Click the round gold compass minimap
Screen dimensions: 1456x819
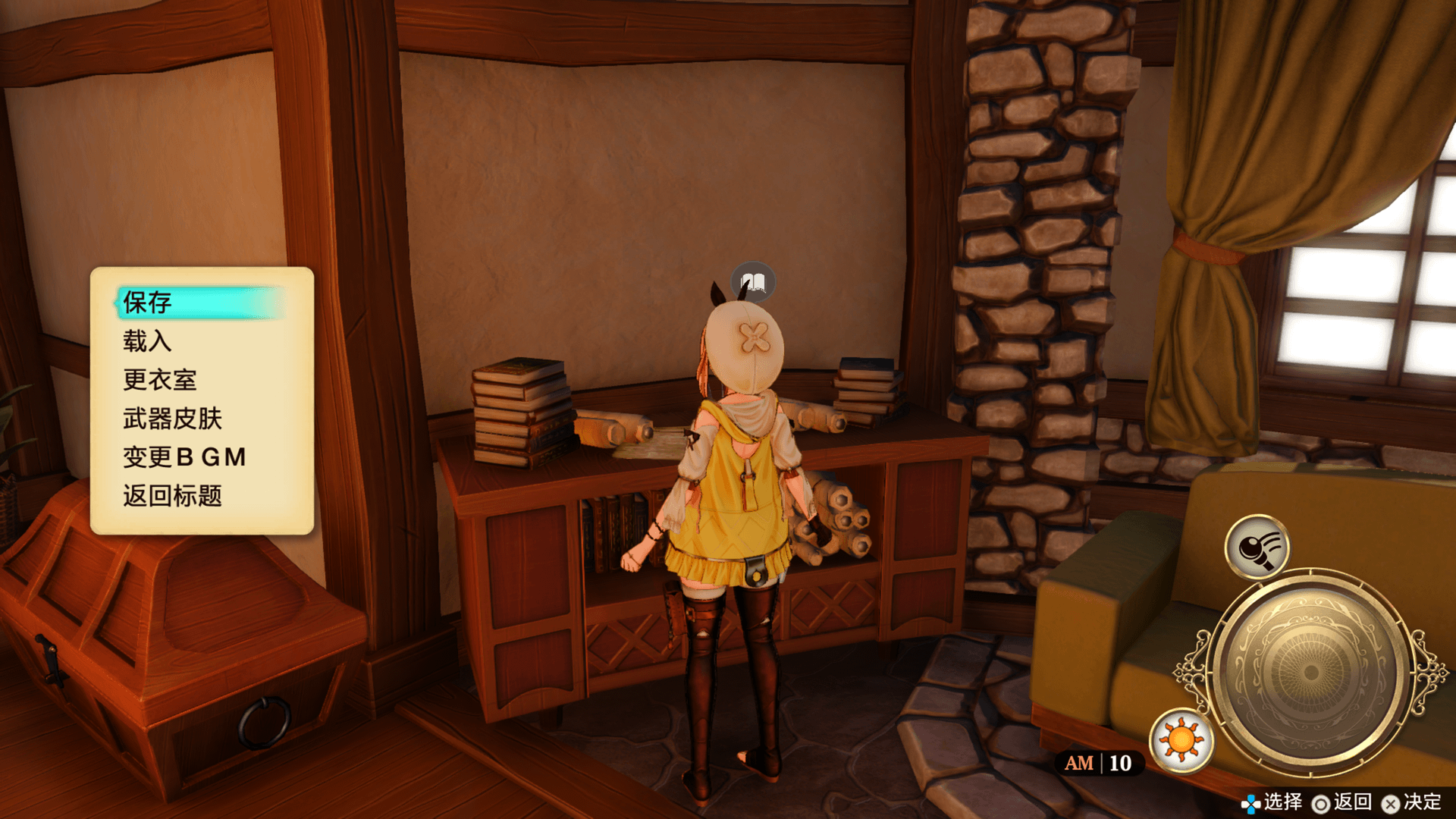[1310, 672]
